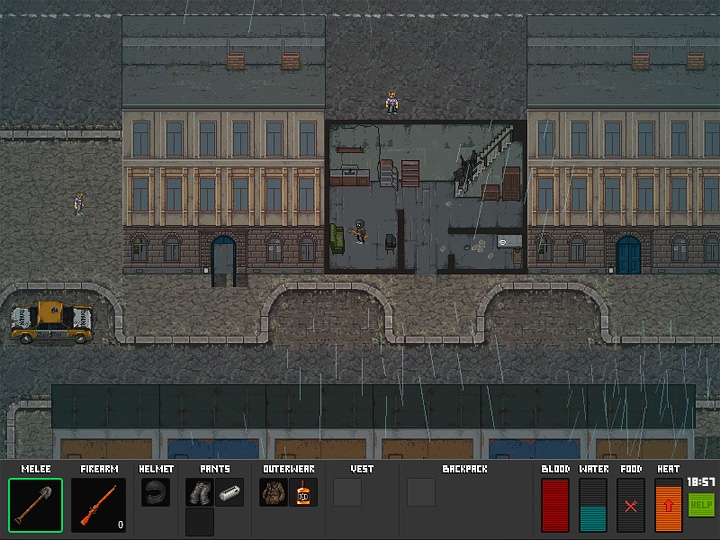Pick the silver canister beside the pants
The width and height of the screenshot is (720, 540).
click(x=229, y=492)
